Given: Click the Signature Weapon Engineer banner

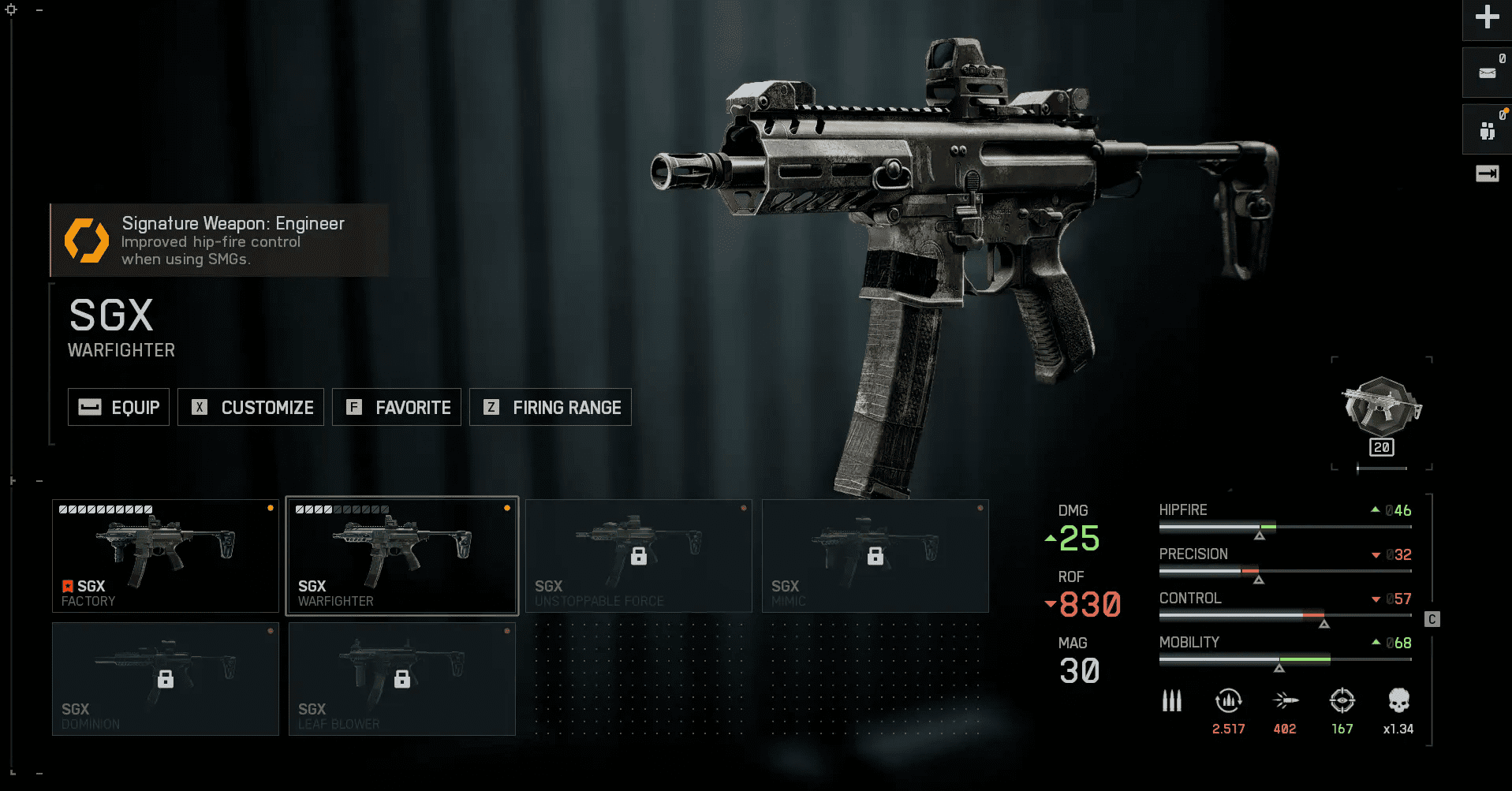Looking at the screenshot, I should [x=220, y=241].
